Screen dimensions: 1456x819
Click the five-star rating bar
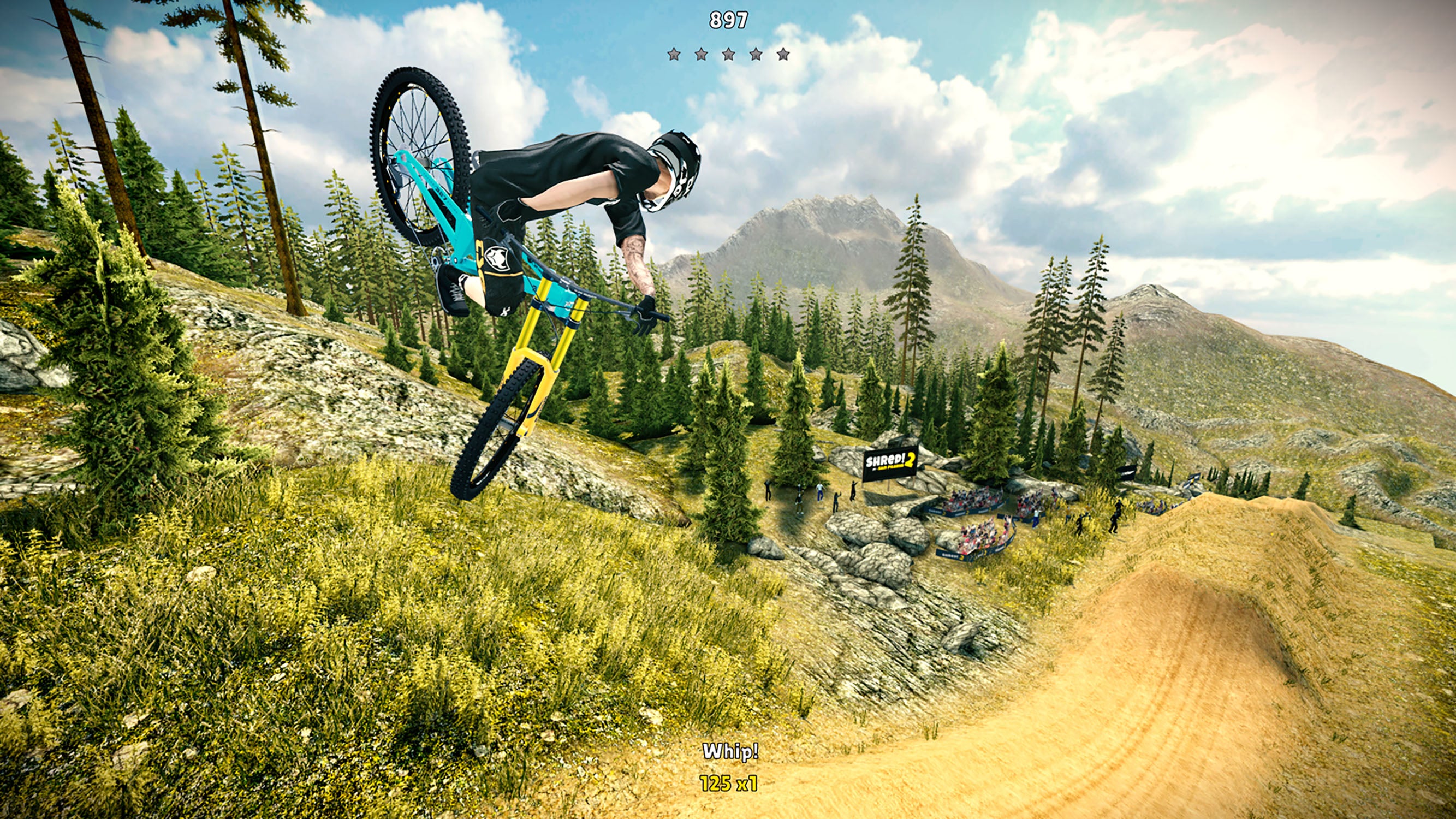click(730, 55)
